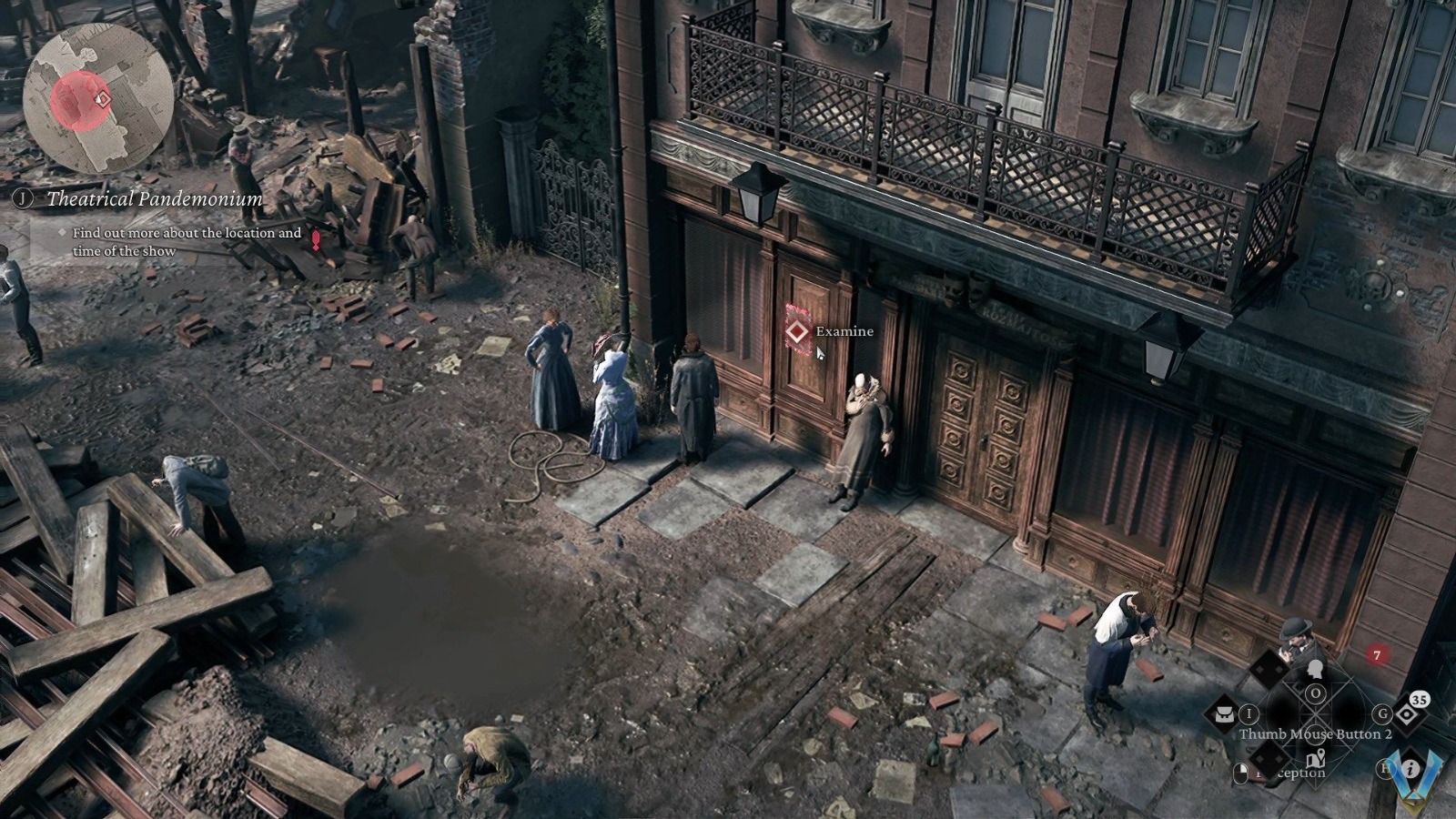Open the character menu via the head icon
The width and height of the screenshot is (1456, 819).
pos(1315,670)
